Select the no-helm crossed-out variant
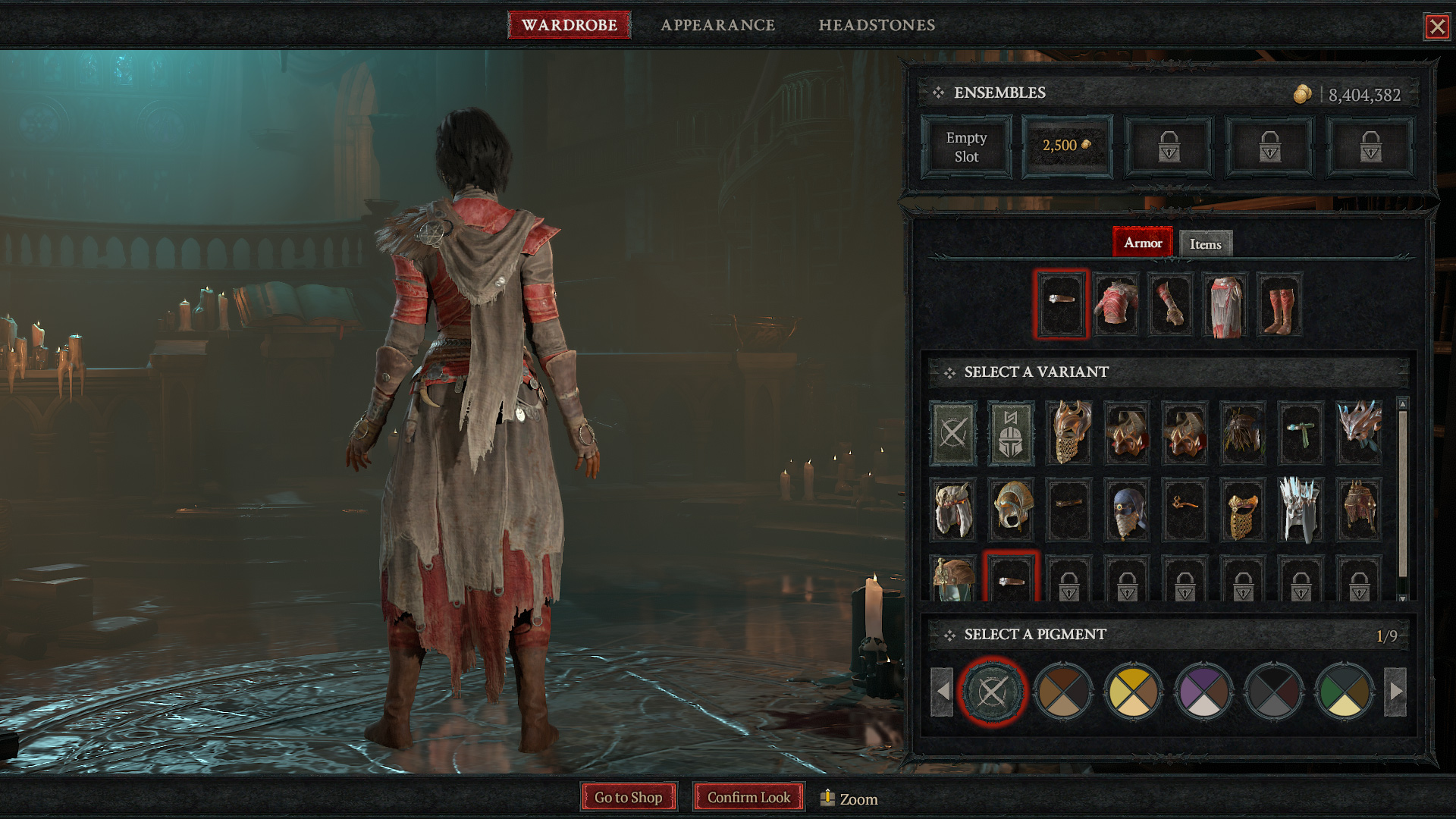Screen dimensions: 1456x819 click(953, 433)
